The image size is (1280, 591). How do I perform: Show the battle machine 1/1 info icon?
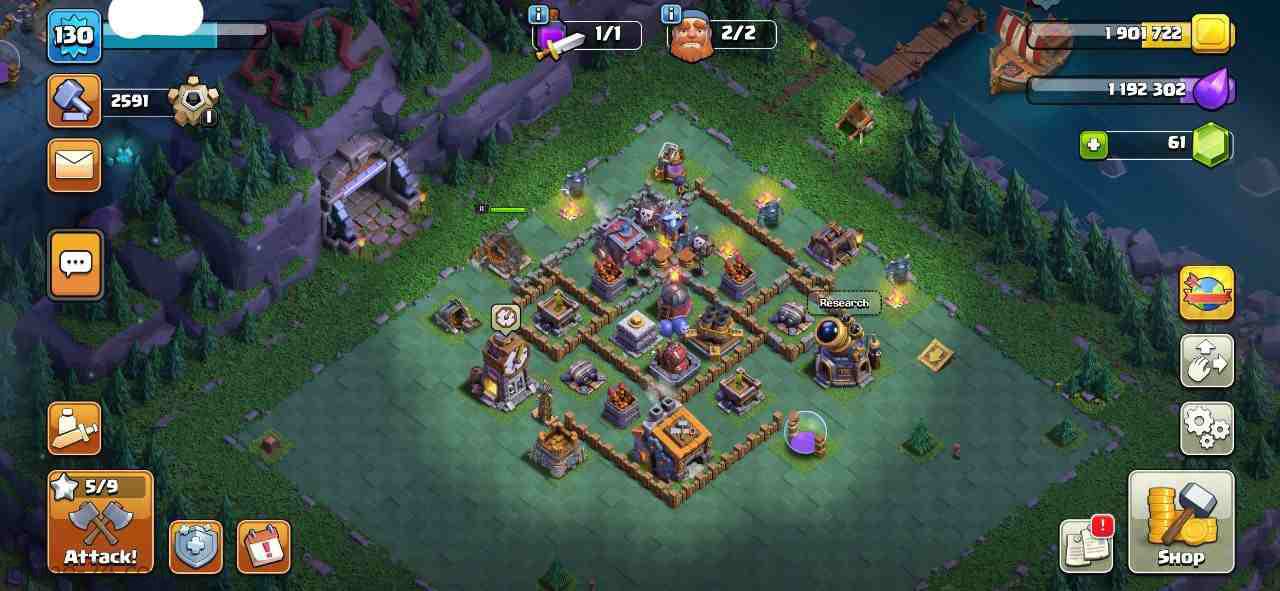coord(539,14)
